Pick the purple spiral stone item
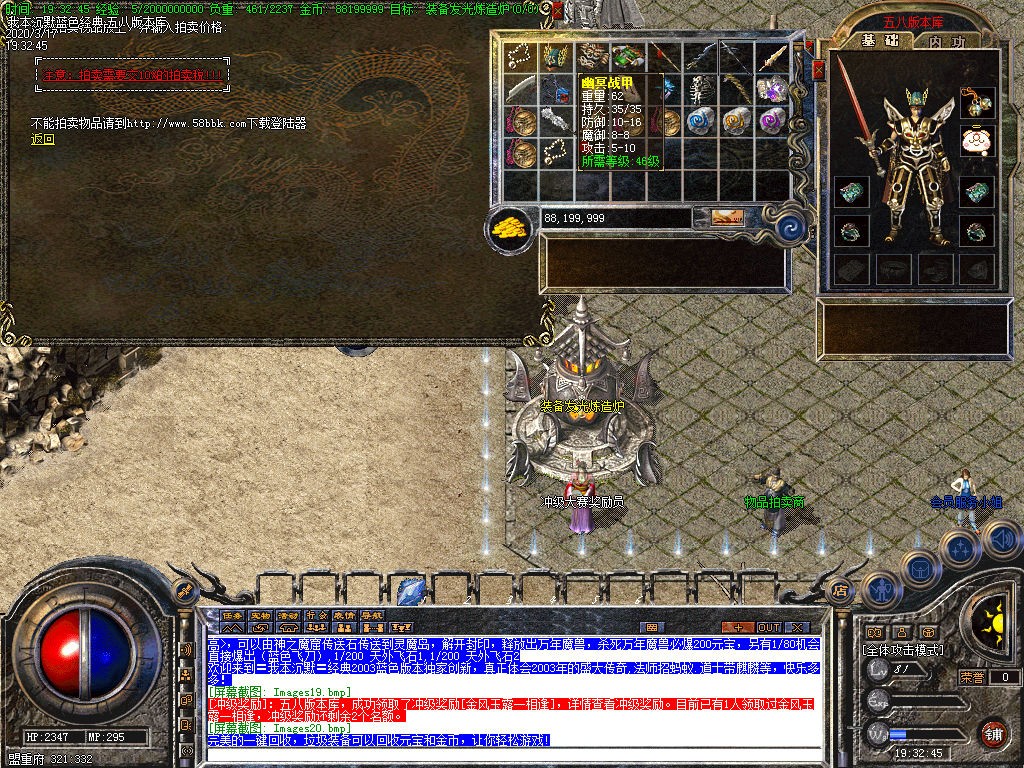Screen dimensions: 1024x768 pos(770,120)
